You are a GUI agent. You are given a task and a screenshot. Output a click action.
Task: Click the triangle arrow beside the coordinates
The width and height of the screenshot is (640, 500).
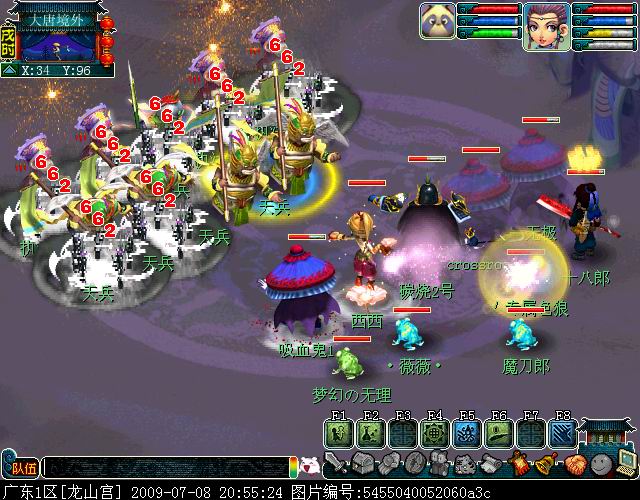pyautogui.click(x=9, y=70)
